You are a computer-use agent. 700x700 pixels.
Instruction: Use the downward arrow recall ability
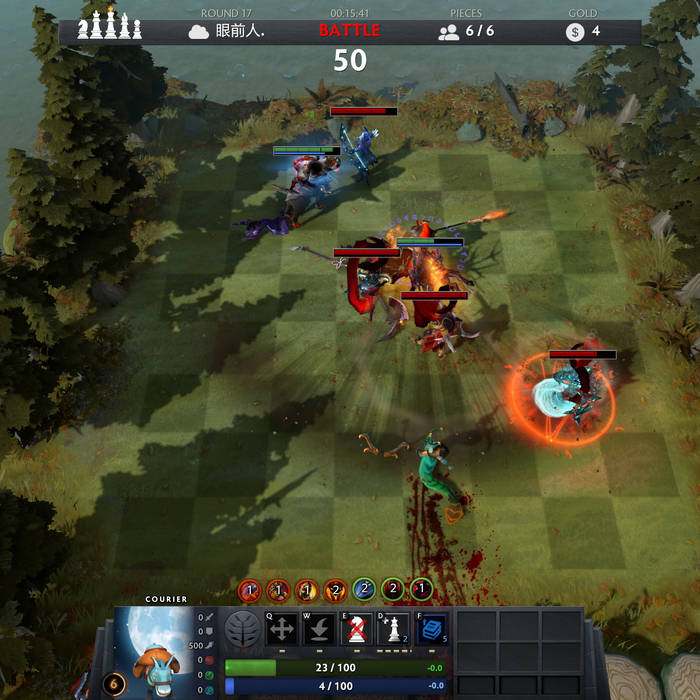click(x=320, y=629)
